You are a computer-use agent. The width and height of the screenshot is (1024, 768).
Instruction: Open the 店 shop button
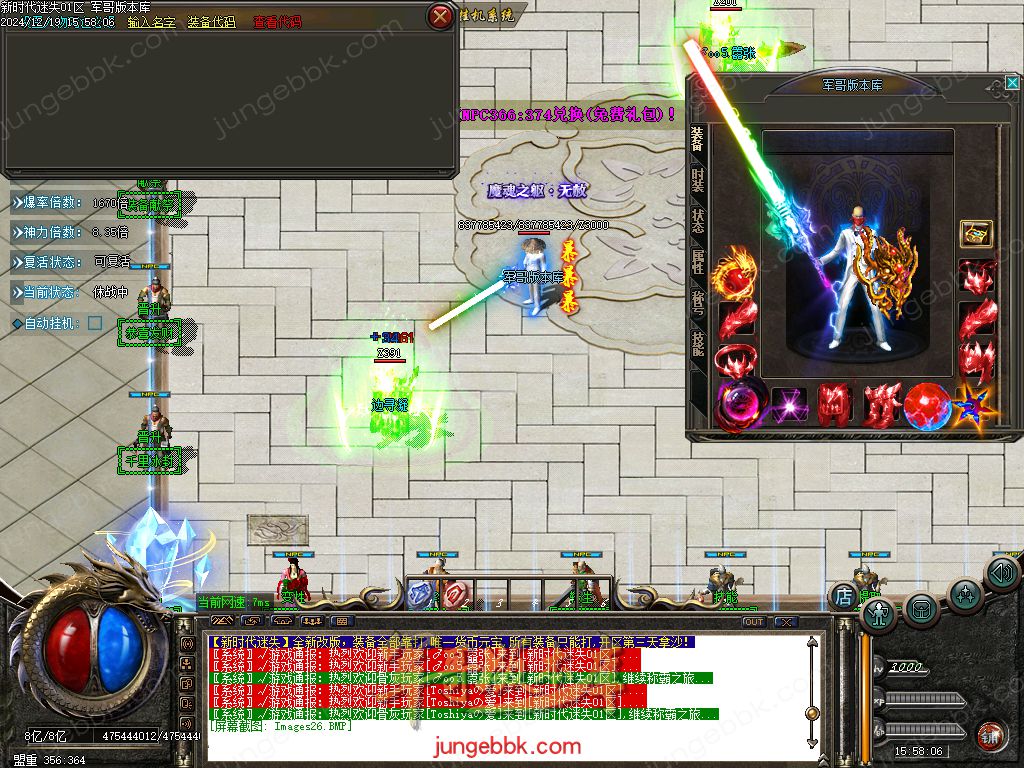click(x=843, y=597)
